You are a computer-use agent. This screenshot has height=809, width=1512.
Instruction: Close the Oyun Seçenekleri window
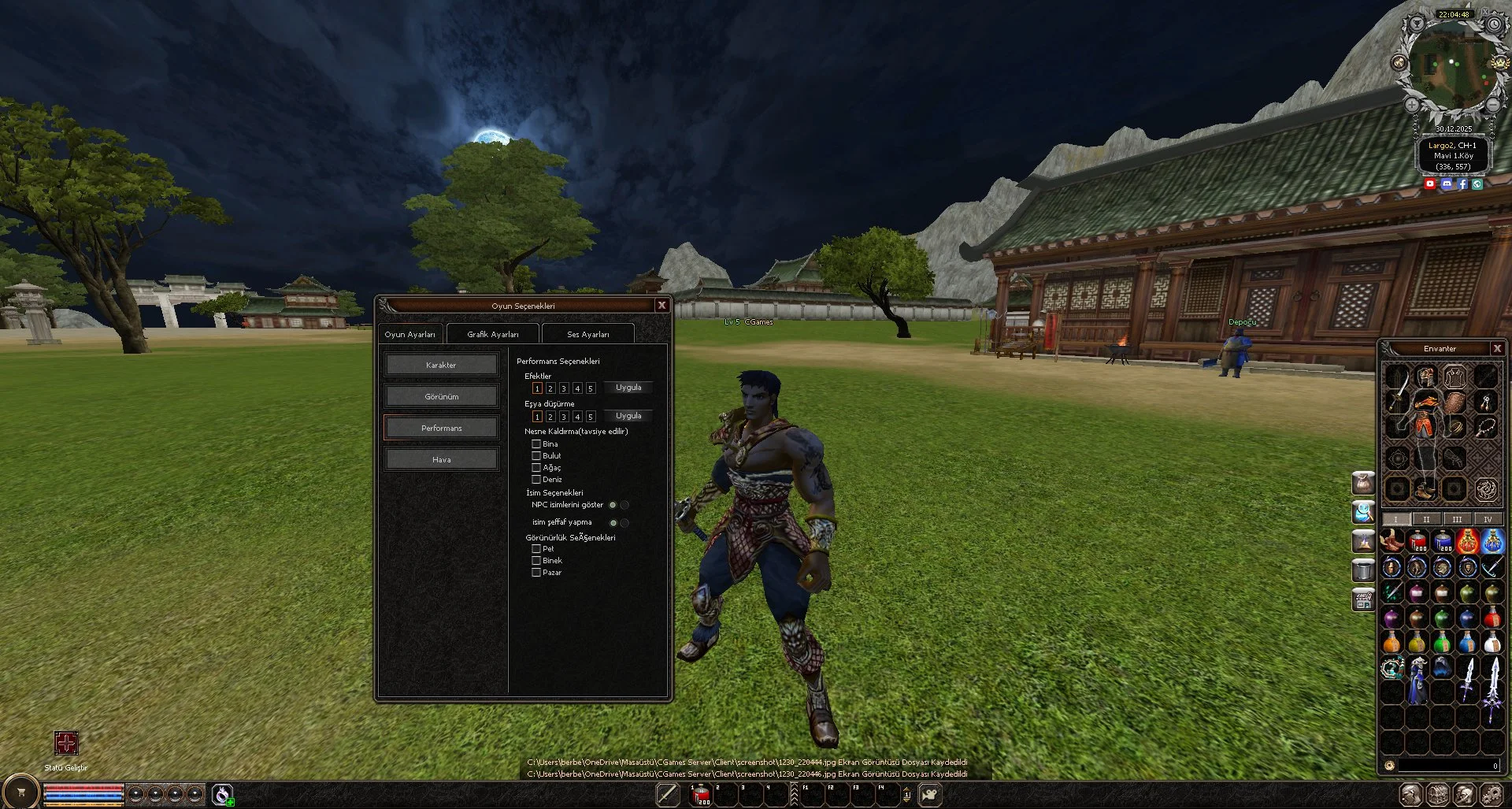point(661,305)
